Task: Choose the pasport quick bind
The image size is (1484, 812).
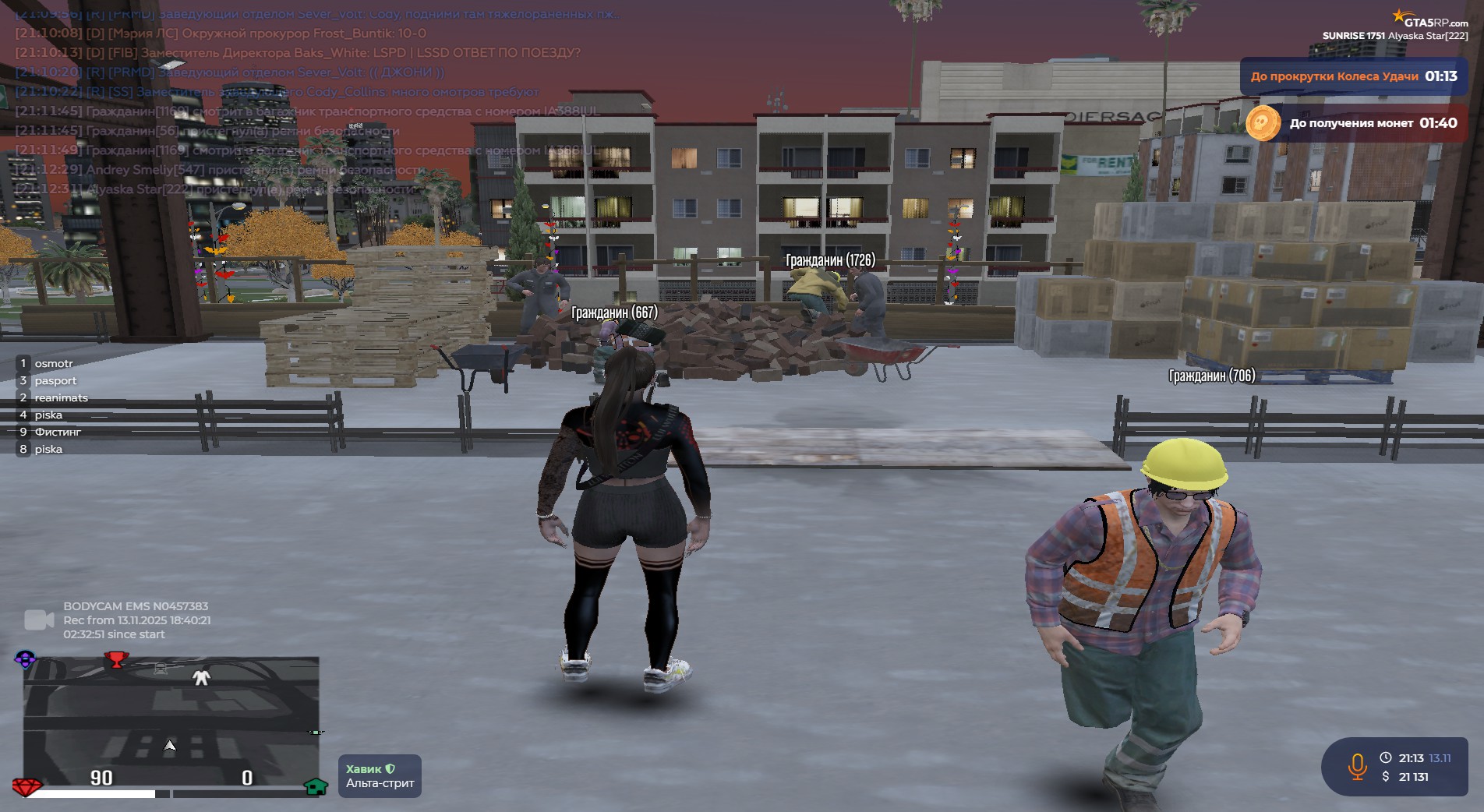Action: [55, 381]
